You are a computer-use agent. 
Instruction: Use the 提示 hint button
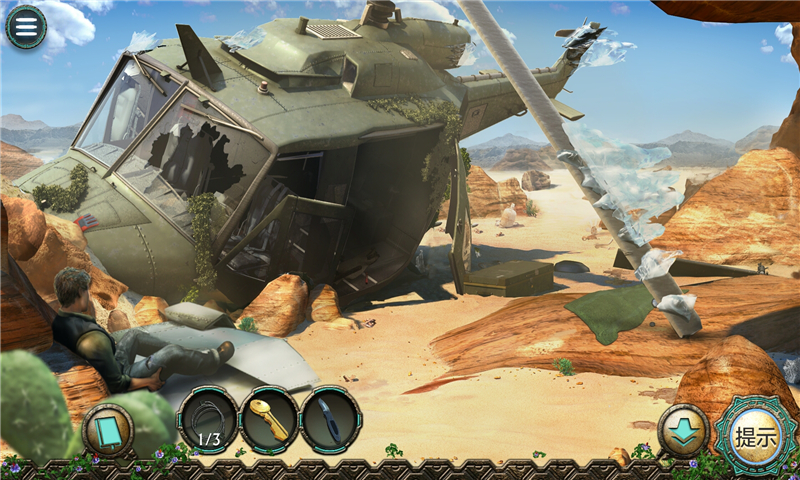pos(755,435)
